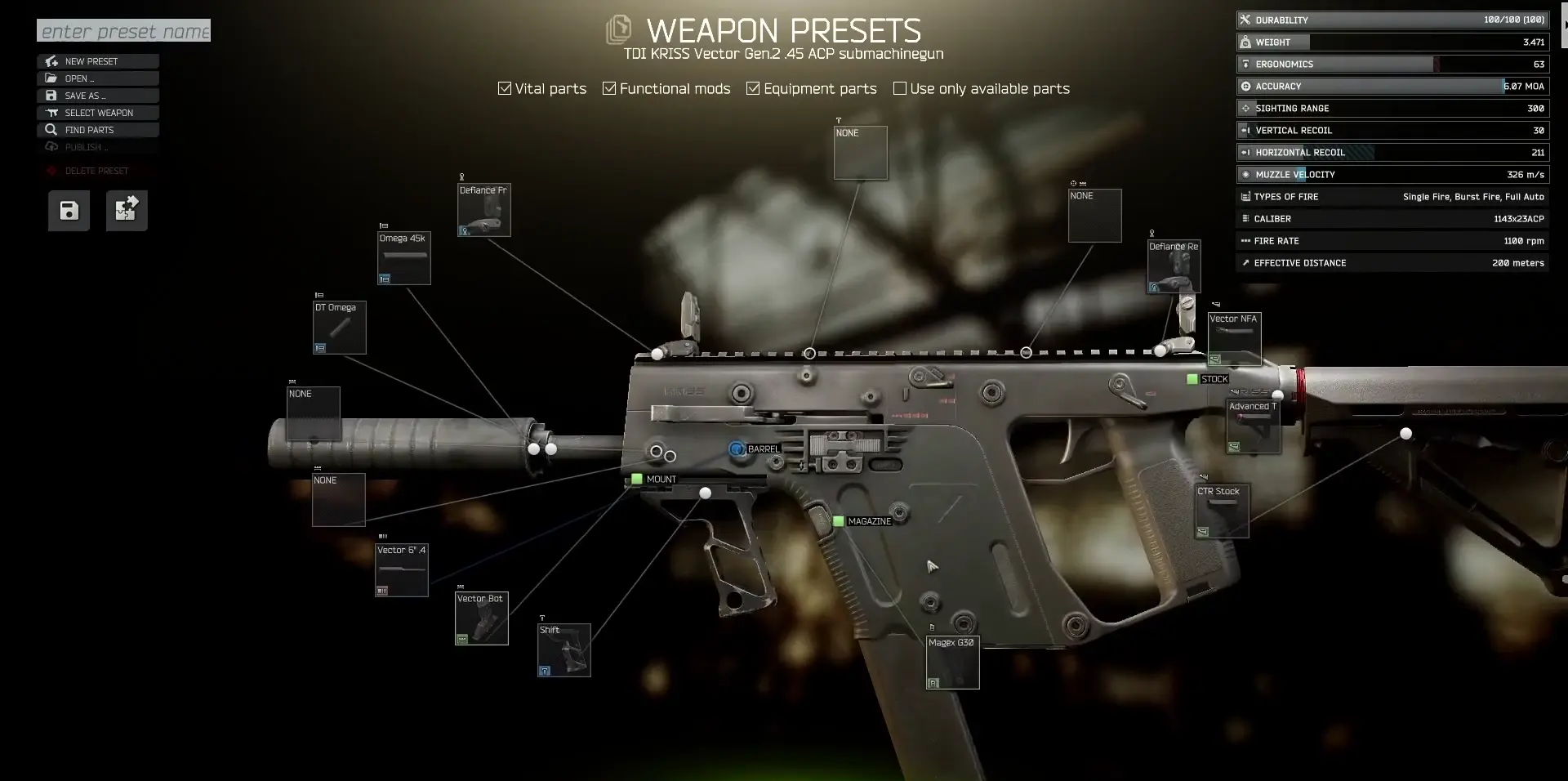The width and height of the screenshot is (1568, 781).
Task: Select the Vector NFA stock adapter slot
Action: tap(1234, 339)
